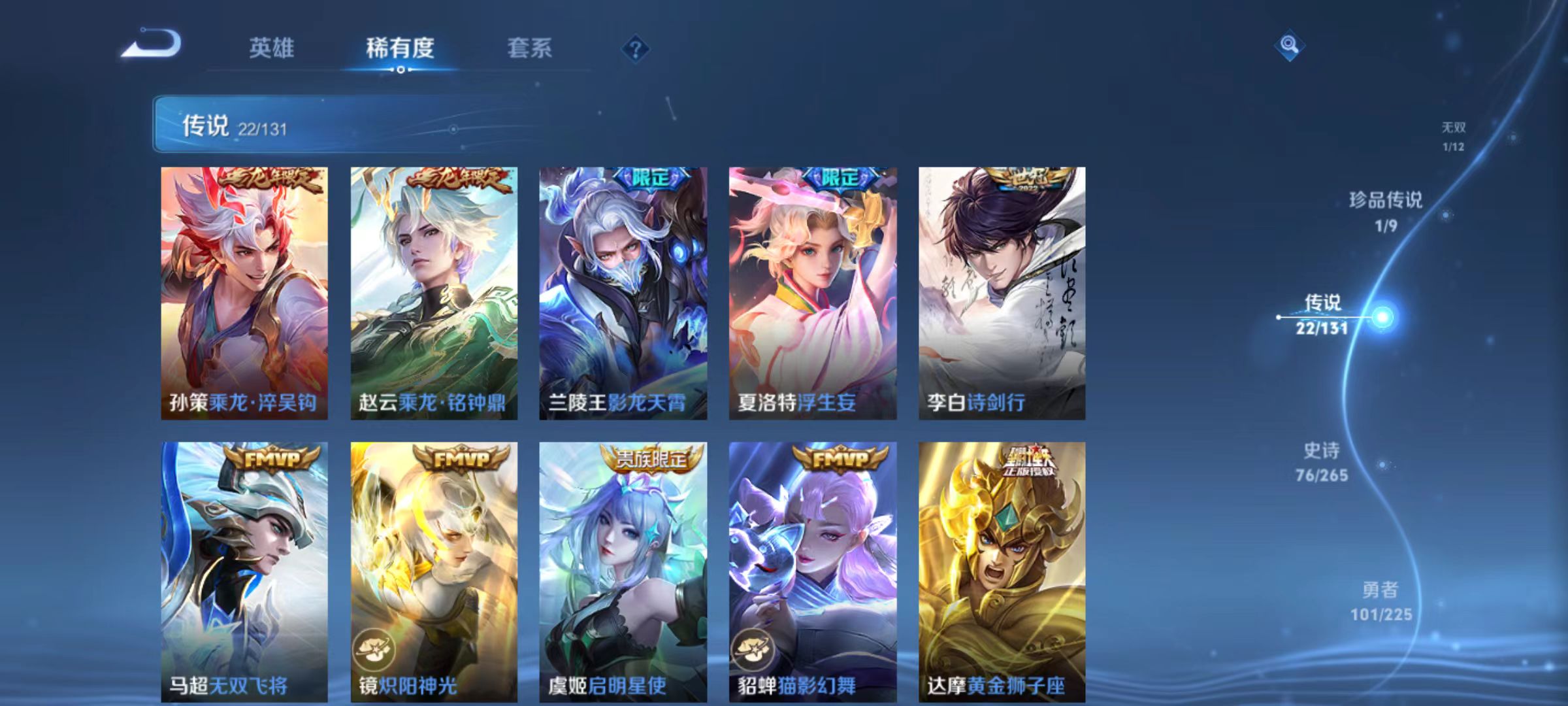1568x706 pixels.
Task: Click the question mark help icon
Action: pos(638,48)
